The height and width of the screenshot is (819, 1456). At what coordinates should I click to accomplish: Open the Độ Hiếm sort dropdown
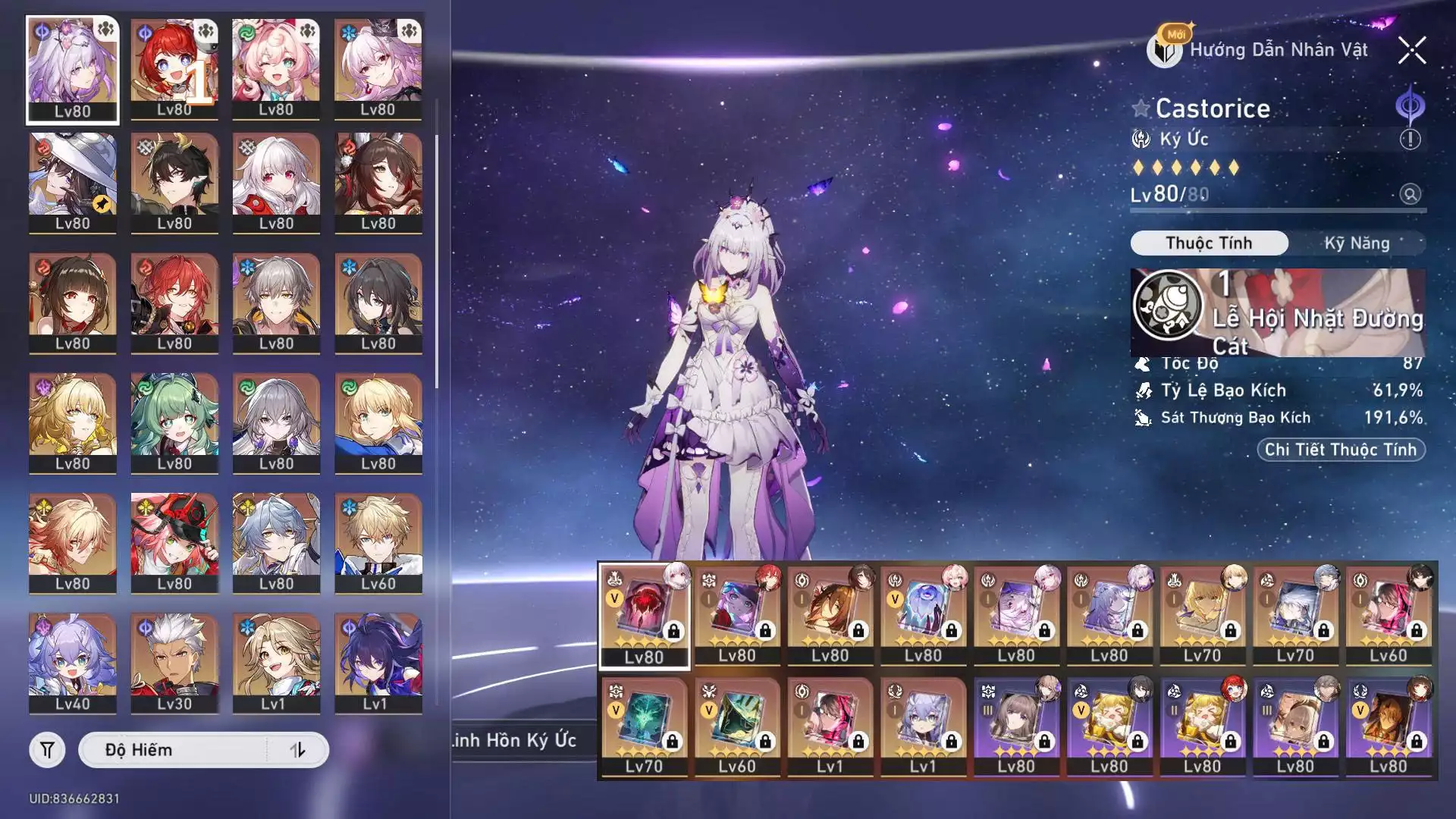click(174, 750)
